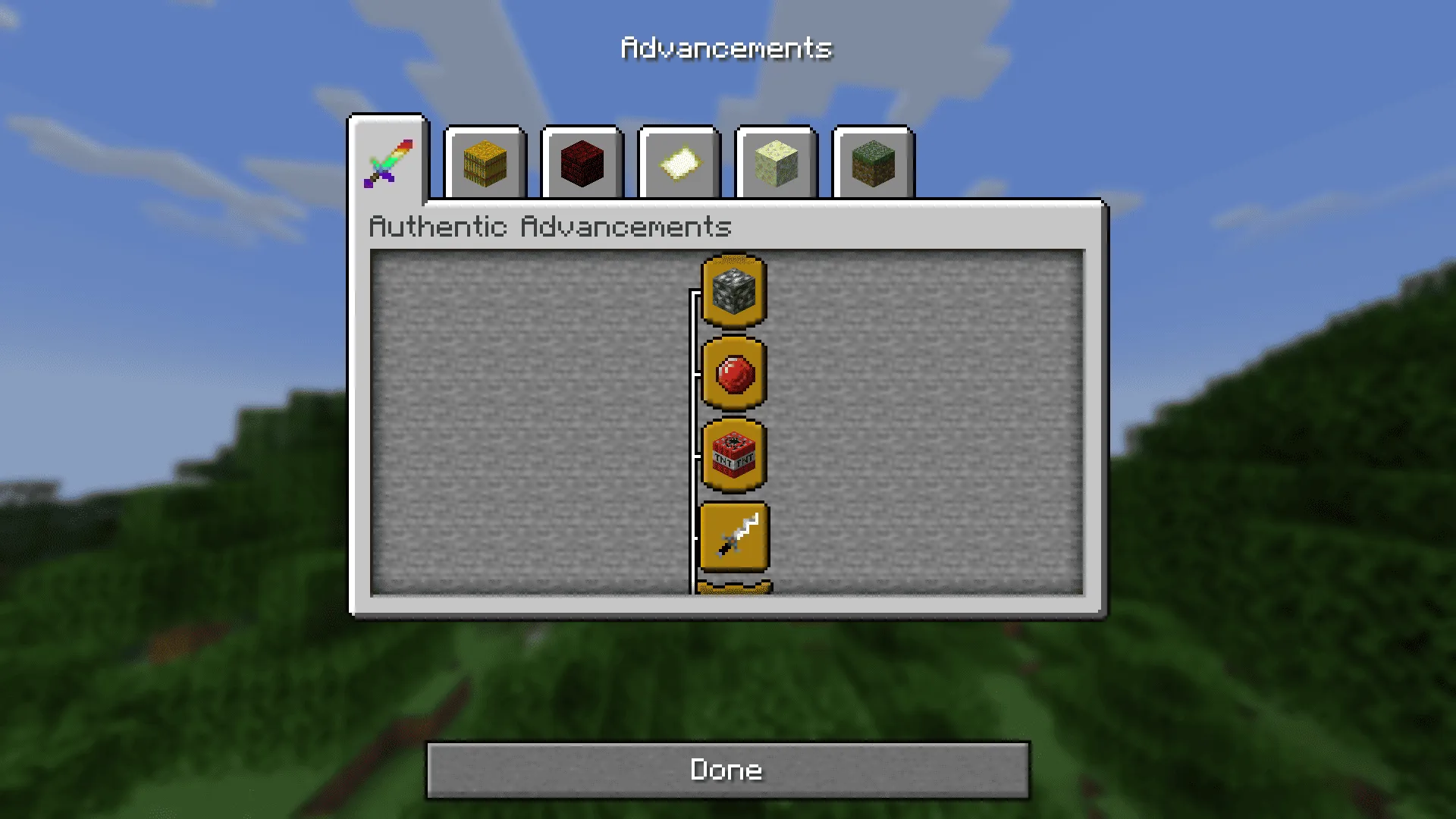The height and width of the screenshot is (819, 1456).
Task: Click the connector line between TNT and sword
Action: tap(694, 497)
